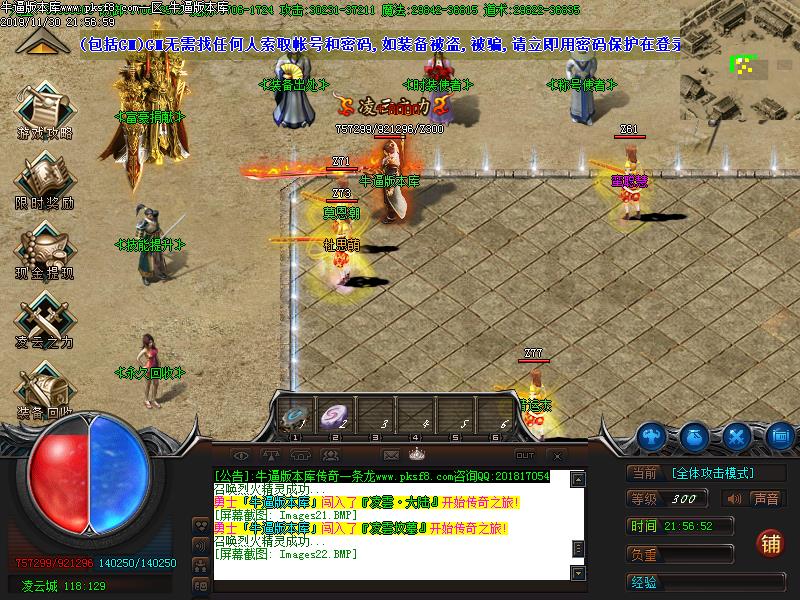Open the crossed tools round blue button
800x600 pixels.
[x=737, y=436]
